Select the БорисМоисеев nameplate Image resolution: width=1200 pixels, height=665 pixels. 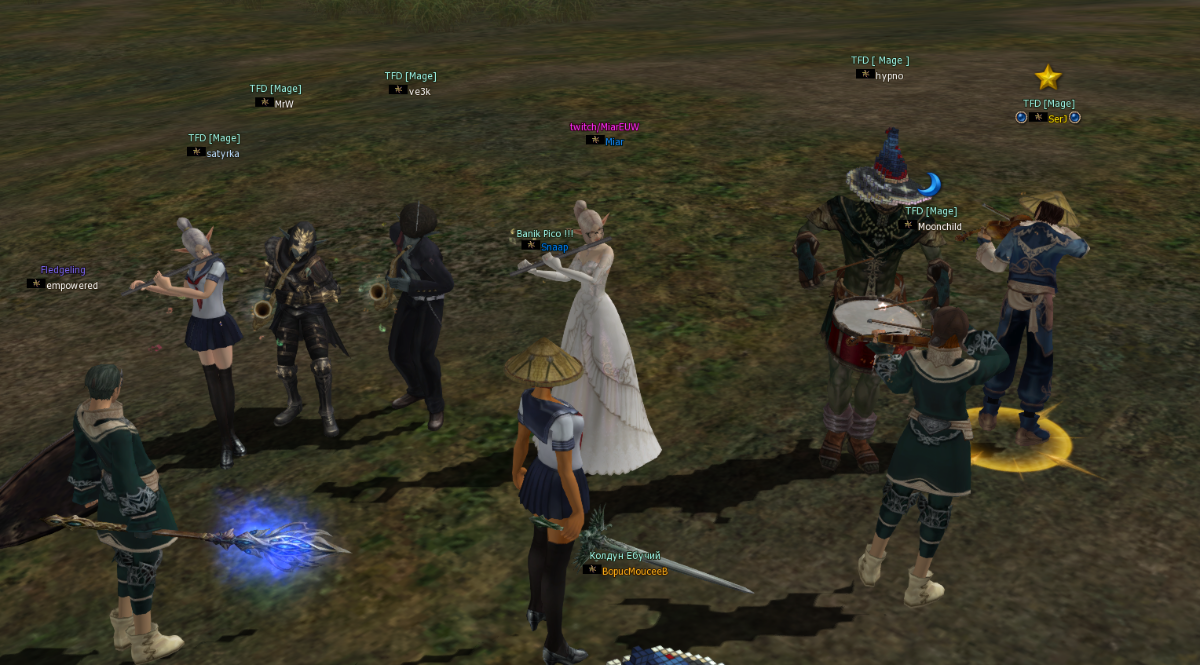pos(634,571)
